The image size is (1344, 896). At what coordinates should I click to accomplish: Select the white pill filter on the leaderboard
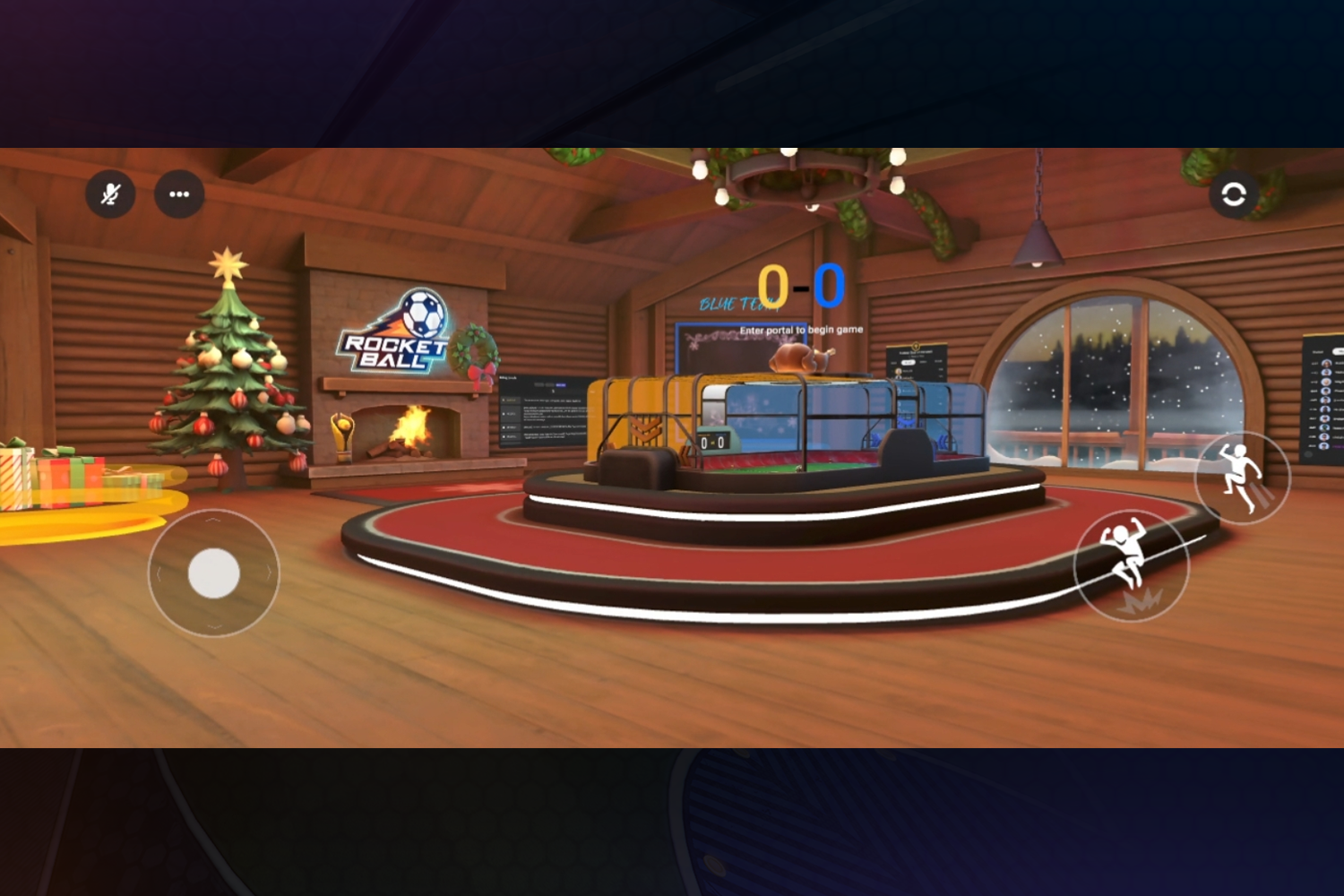[x=909, y=362]
